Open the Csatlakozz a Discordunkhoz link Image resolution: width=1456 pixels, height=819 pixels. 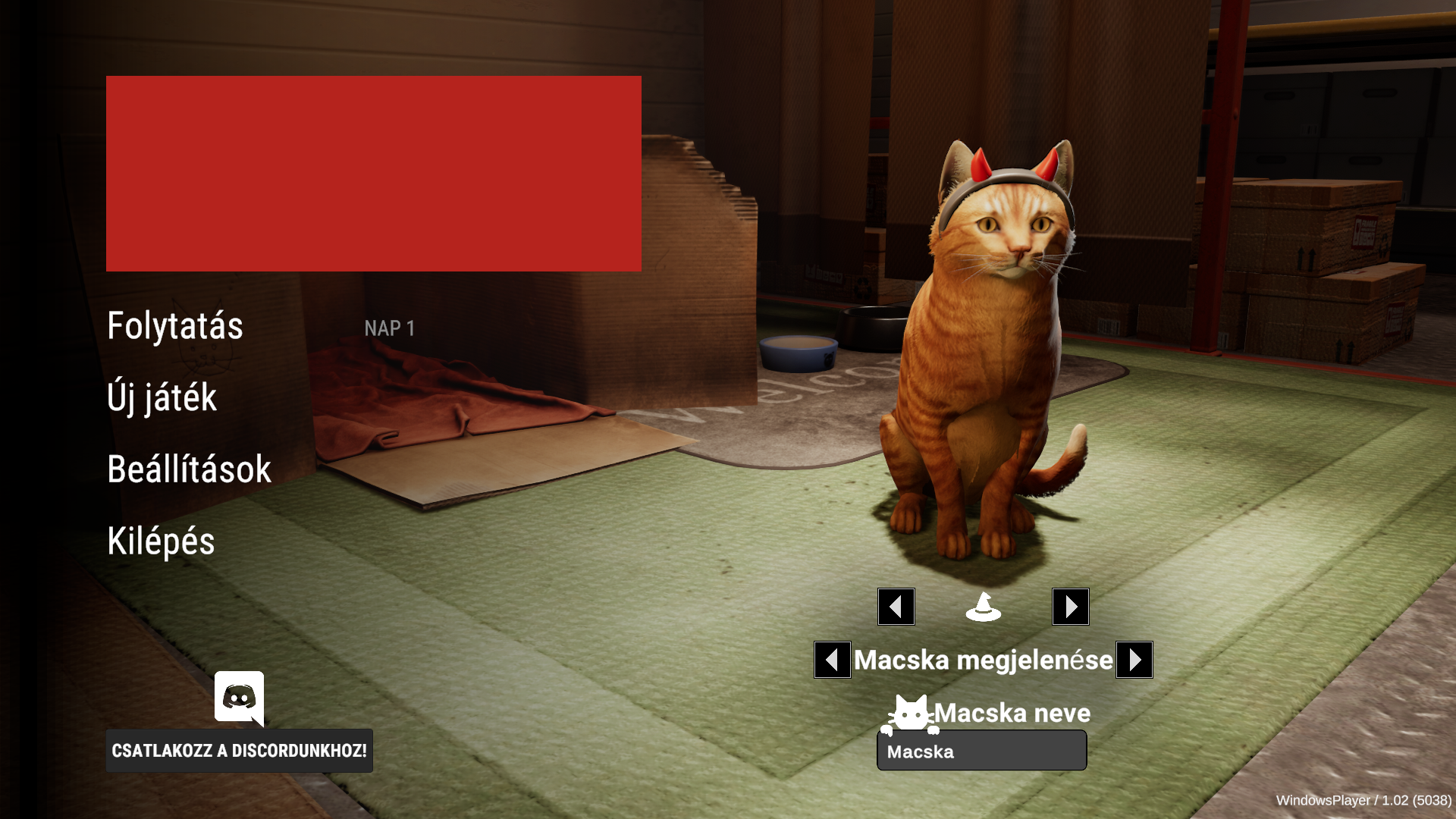tap(239, 751)
